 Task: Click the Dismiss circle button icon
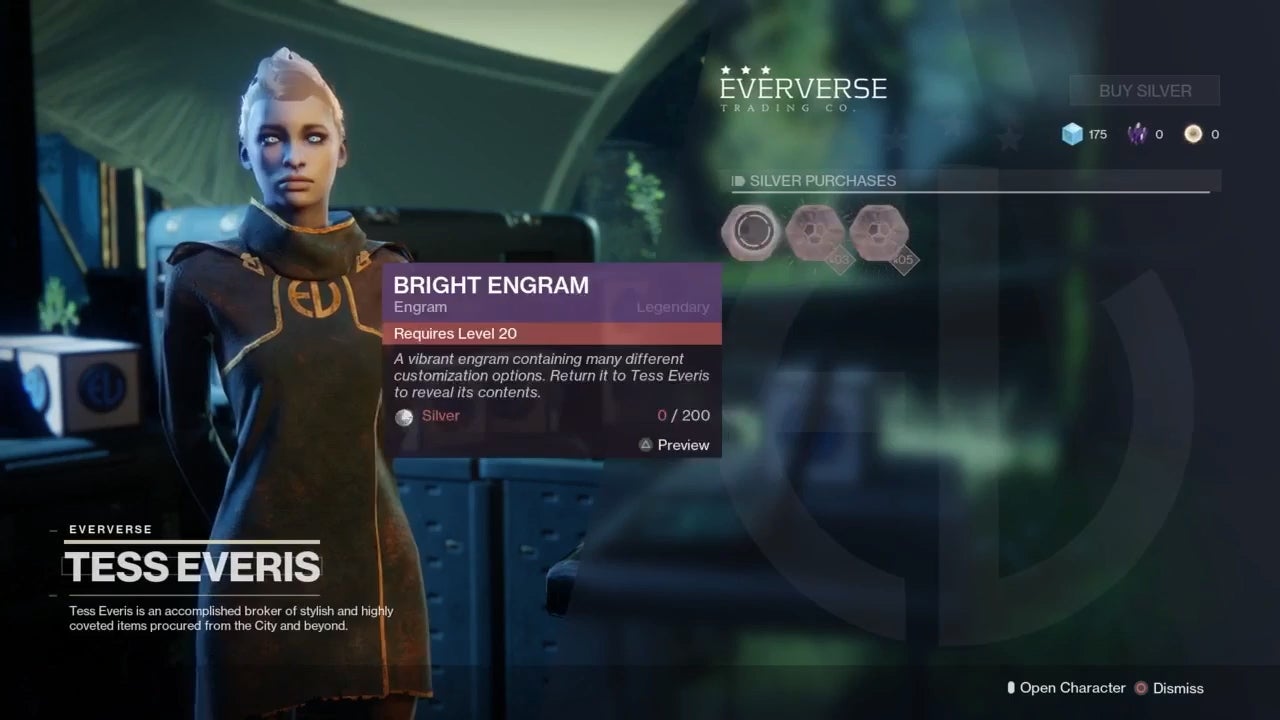pyautogui.click(x=1141, y=688)
